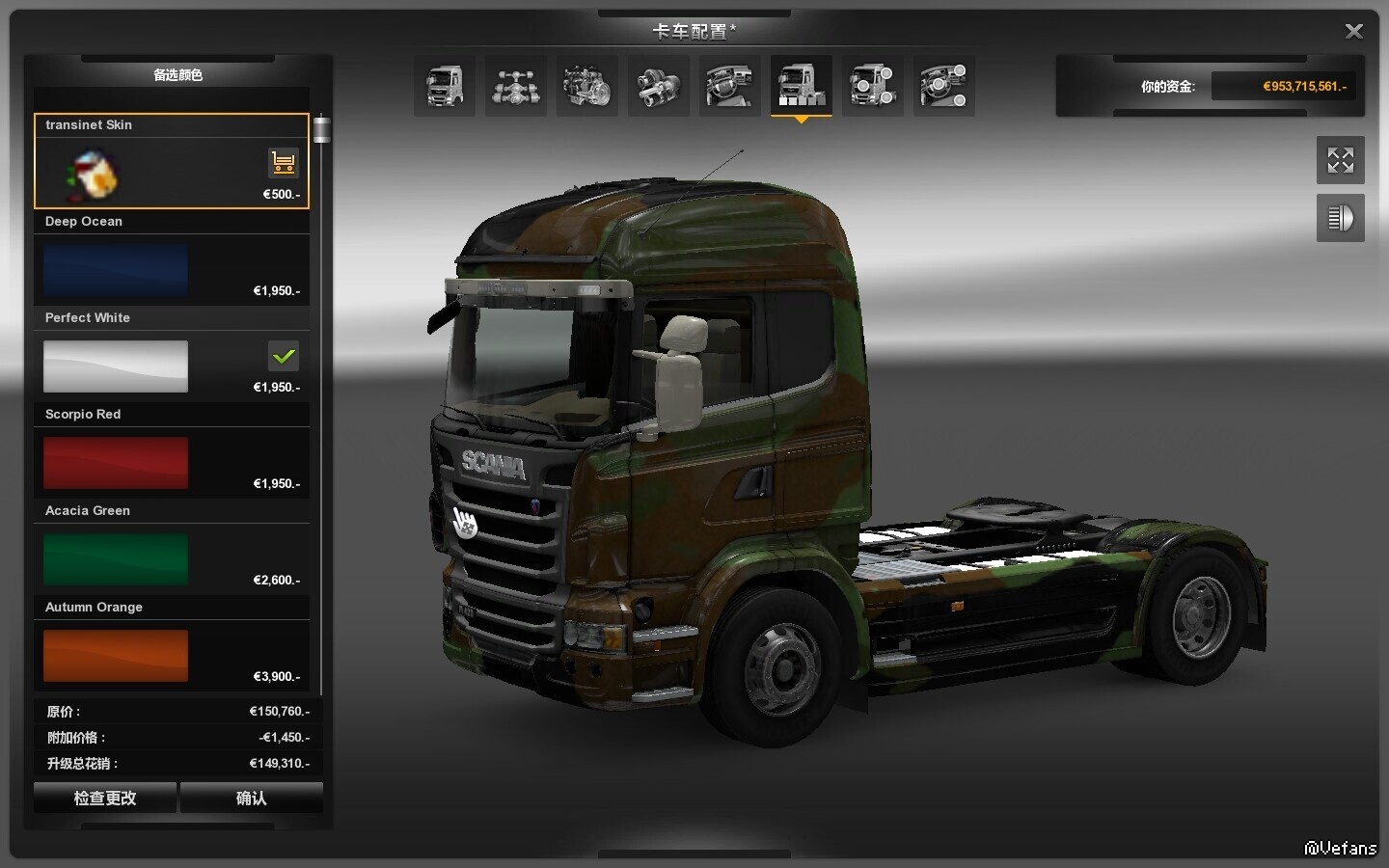The height and width of the screenshot is (868, 1389).
Task: Open the truck cabin tab
Action: tap(445, 86)
